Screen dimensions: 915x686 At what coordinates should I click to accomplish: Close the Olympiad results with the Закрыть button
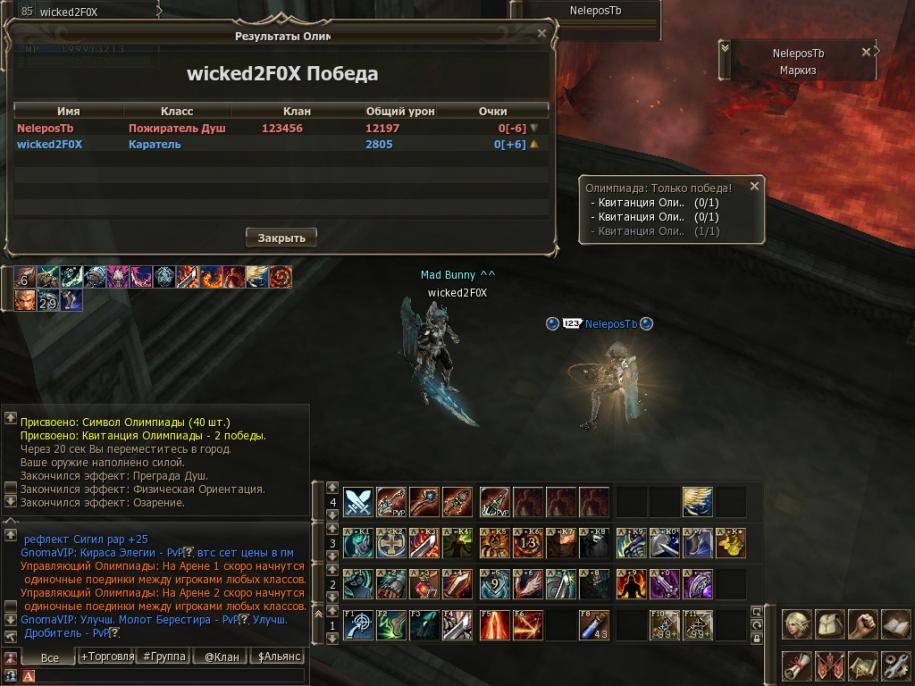coord(281,237)
